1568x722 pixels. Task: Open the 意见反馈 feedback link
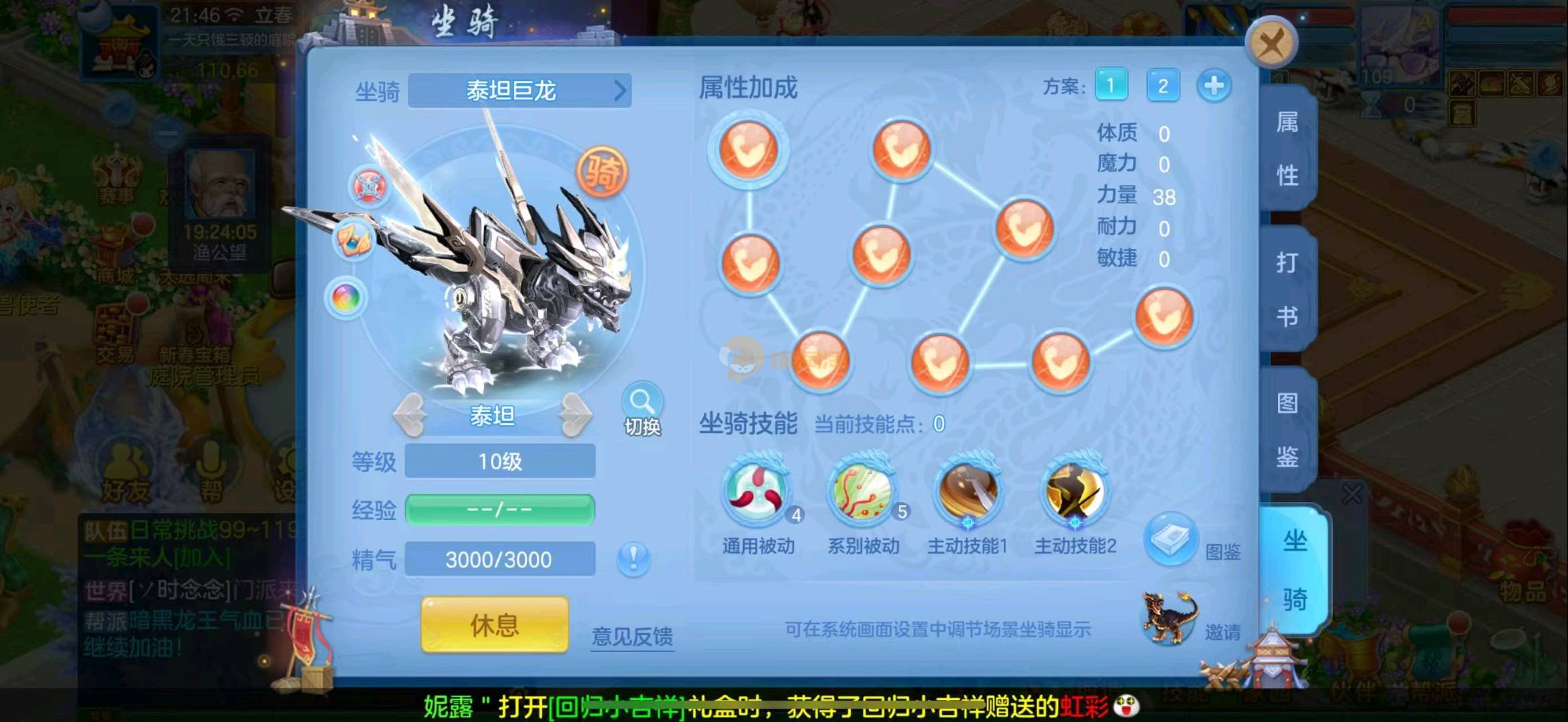[632, 636]
